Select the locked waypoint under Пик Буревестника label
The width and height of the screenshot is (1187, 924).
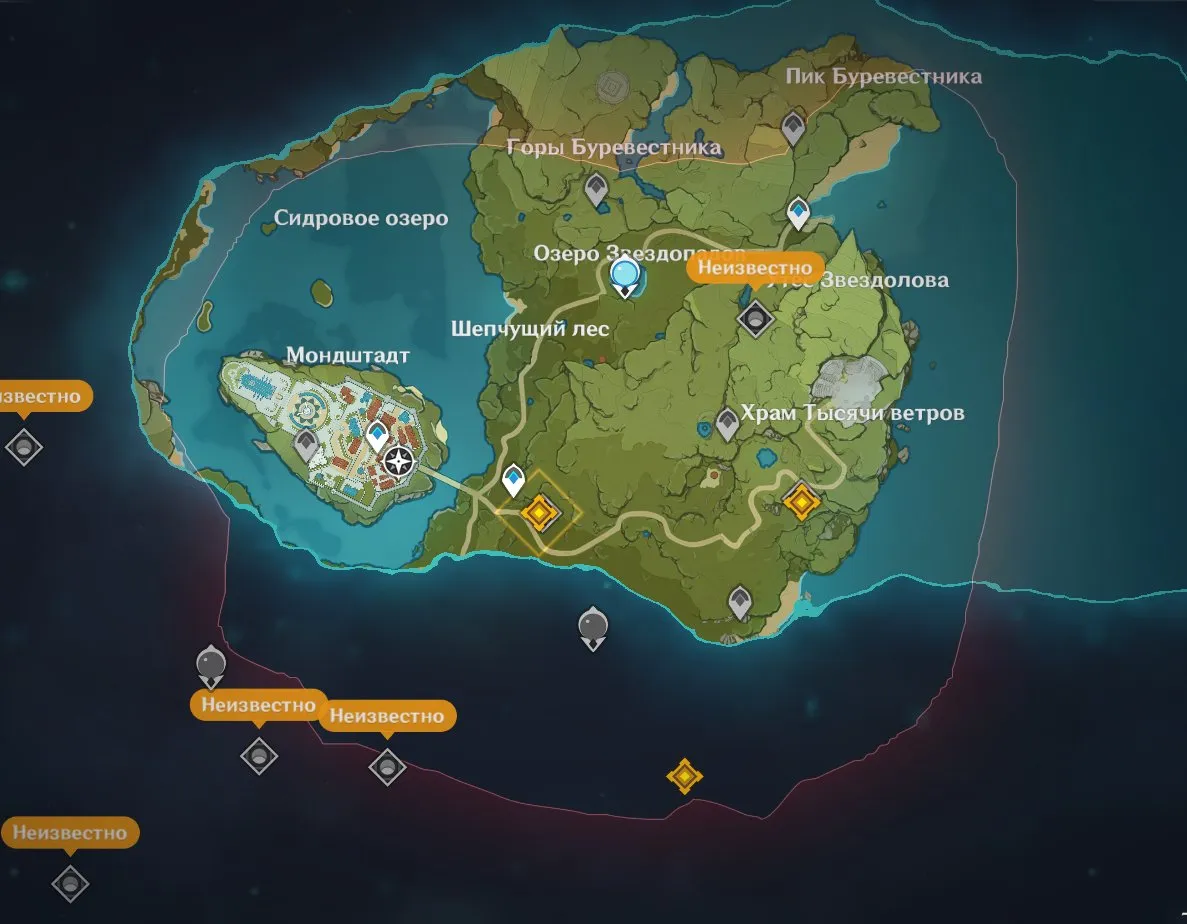pos(793,127)
